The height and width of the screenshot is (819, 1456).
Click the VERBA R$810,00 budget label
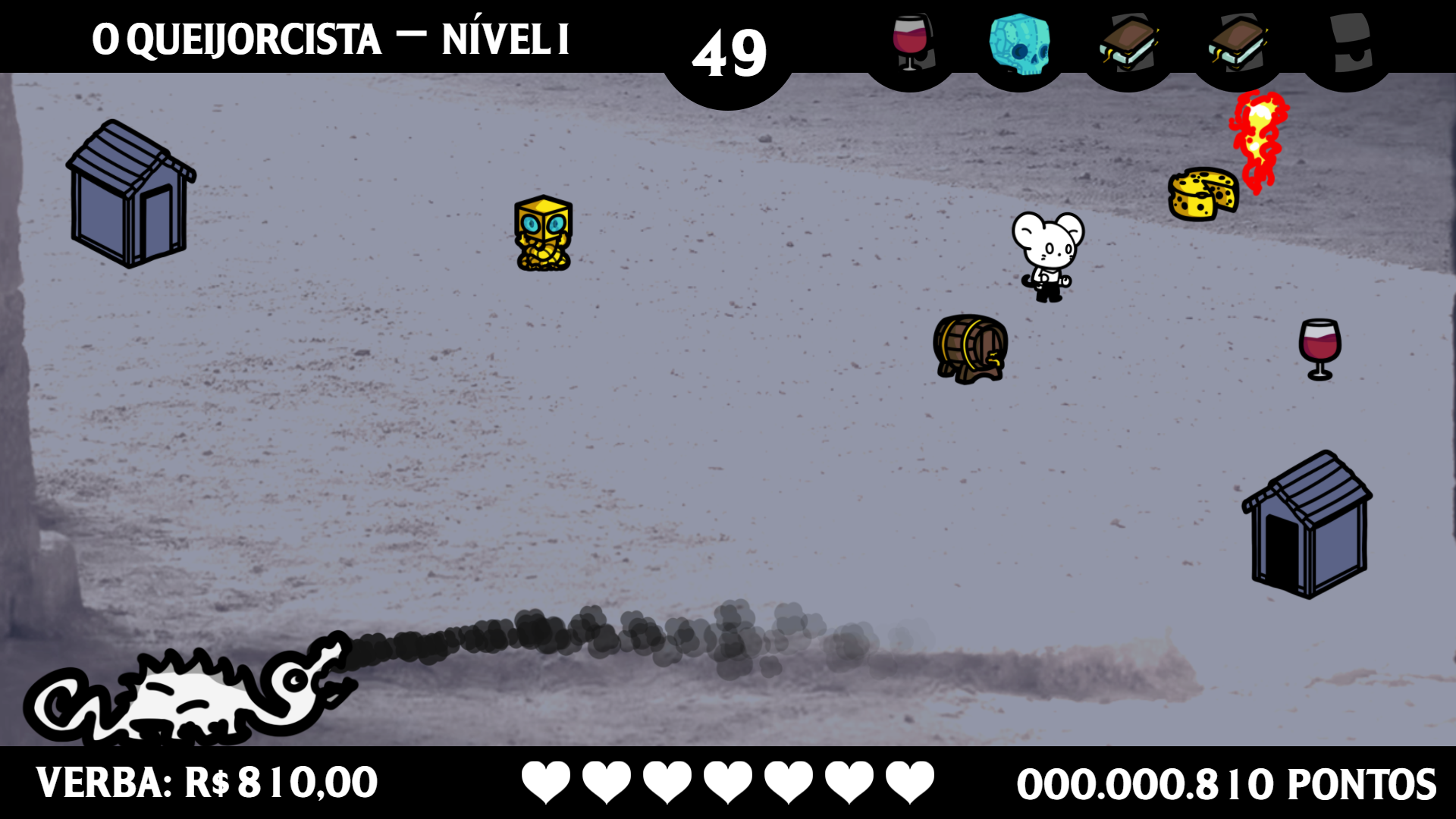pyautogui.click(x=206, y=780)
